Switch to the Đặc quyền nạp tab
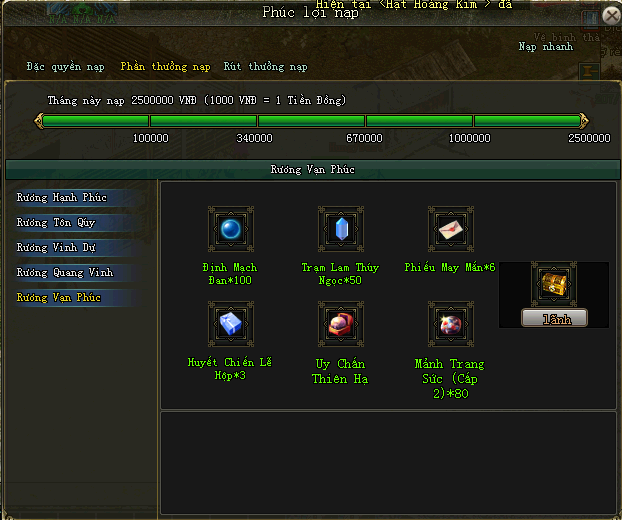This screenshot has width=622, height=520. (x=66, y=67)
